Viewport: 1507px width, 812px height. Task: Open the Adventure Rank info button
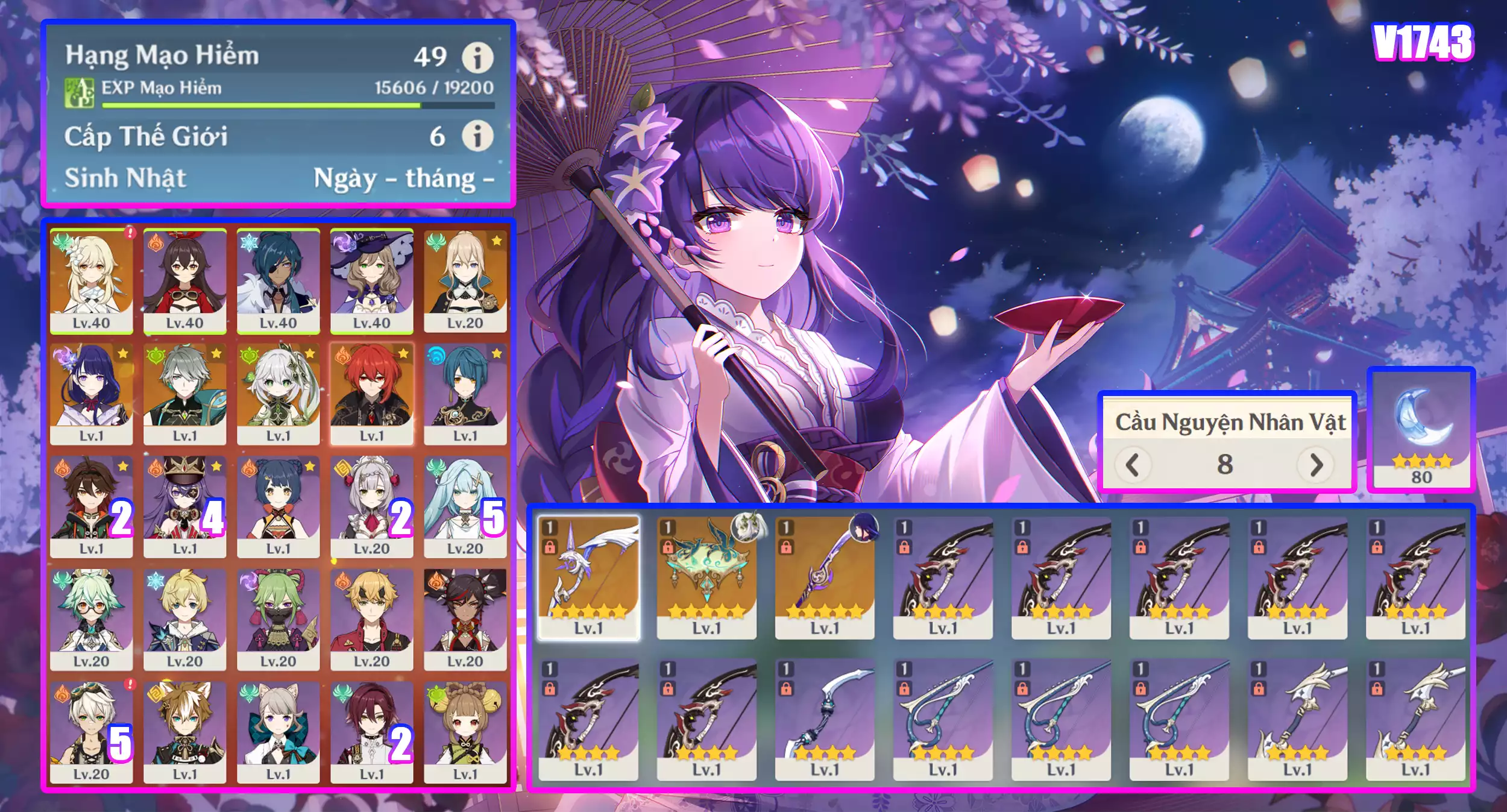click(x=477, y=57)
